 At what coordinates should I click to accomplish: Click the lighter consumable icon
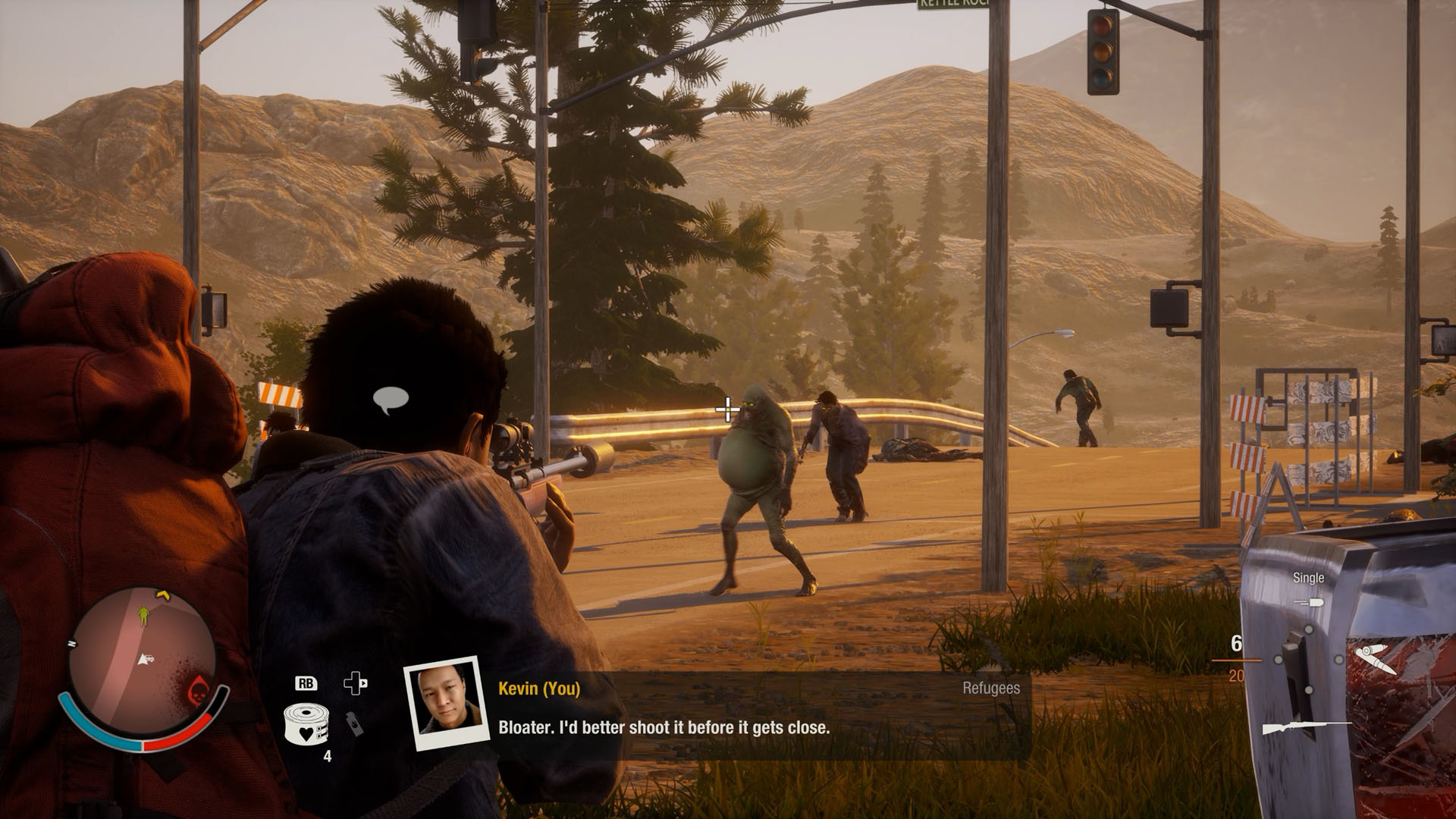pyautogui.click(x=353, y=724)
